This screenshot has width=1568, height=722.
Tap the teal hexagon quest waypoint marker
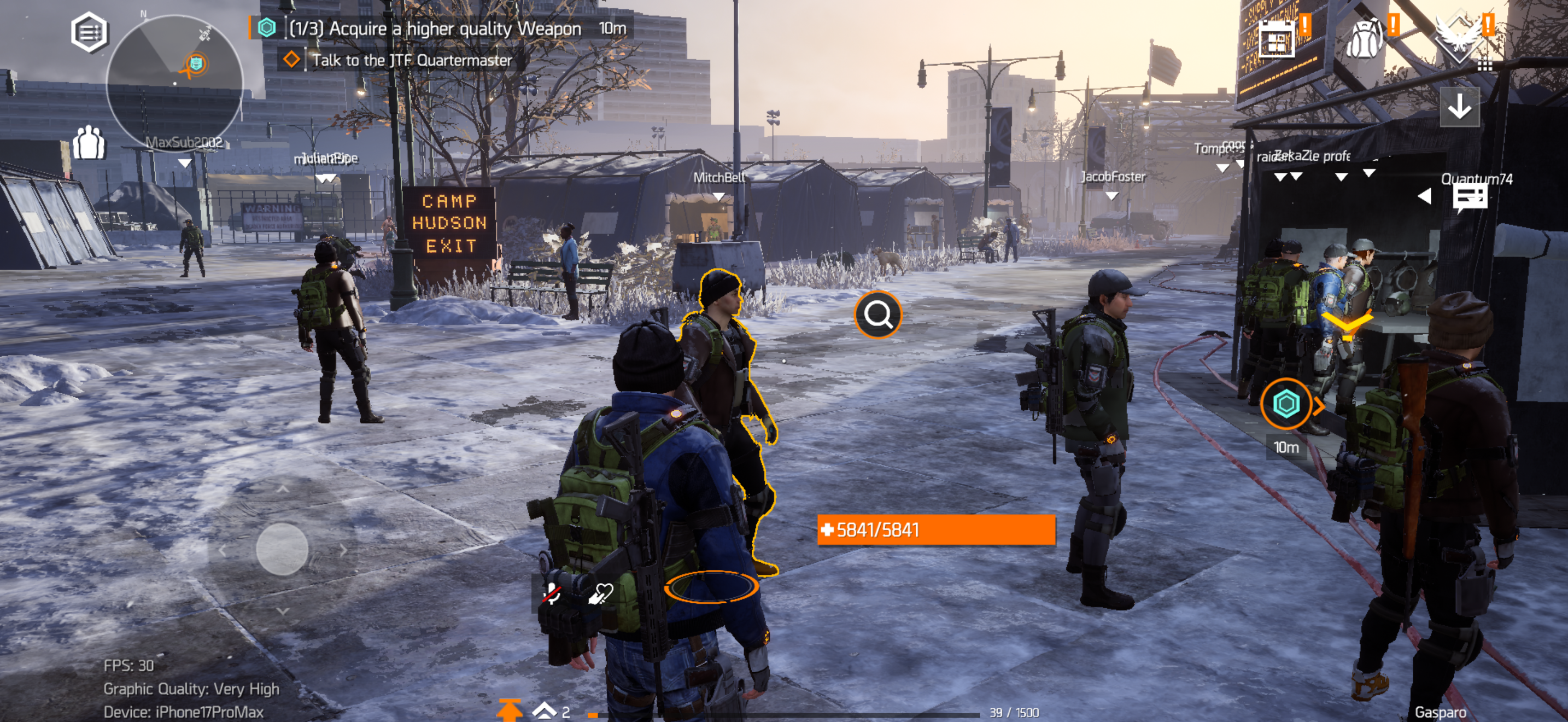point(1285,404)
